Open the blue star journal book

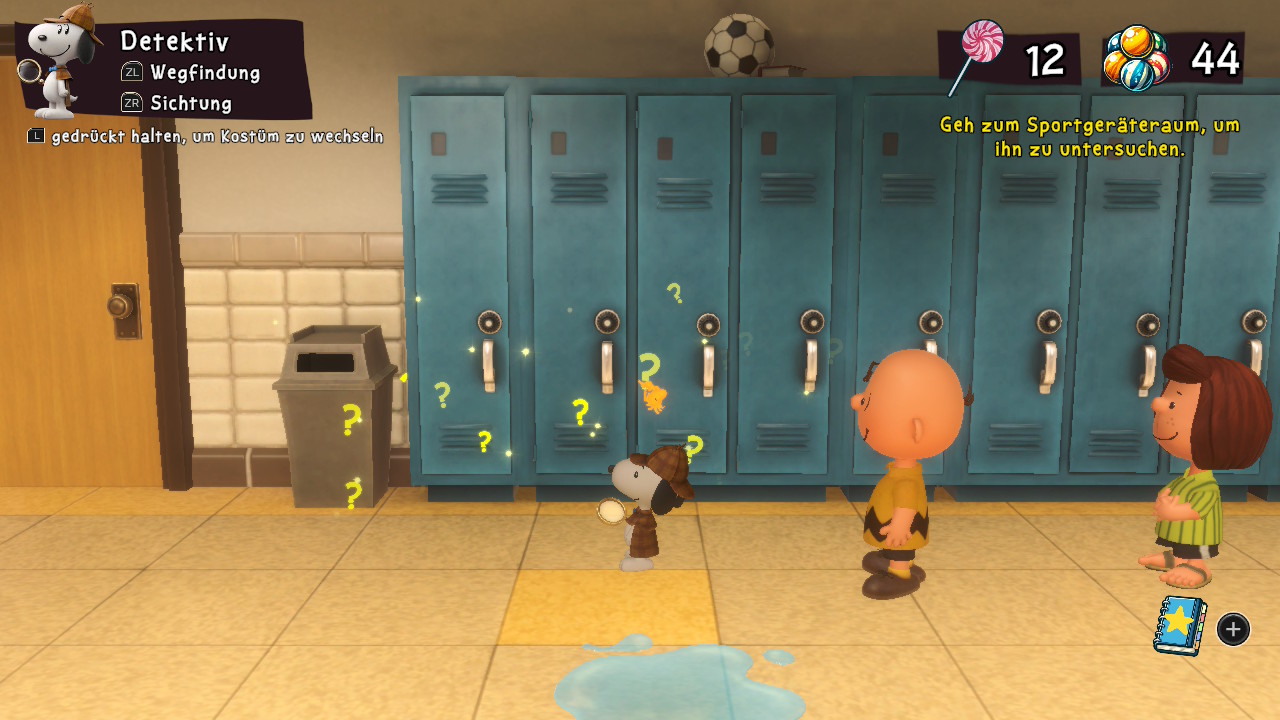point(1180,626)
